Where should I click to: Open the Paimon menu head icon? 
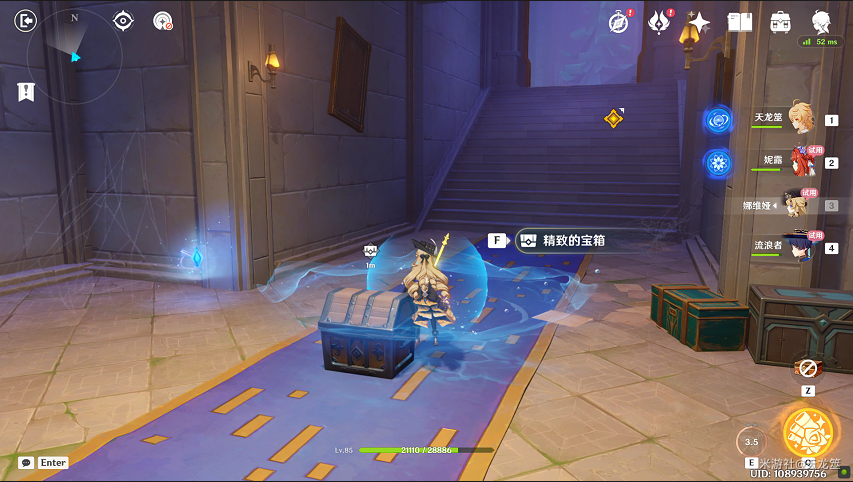coord(821,20)
